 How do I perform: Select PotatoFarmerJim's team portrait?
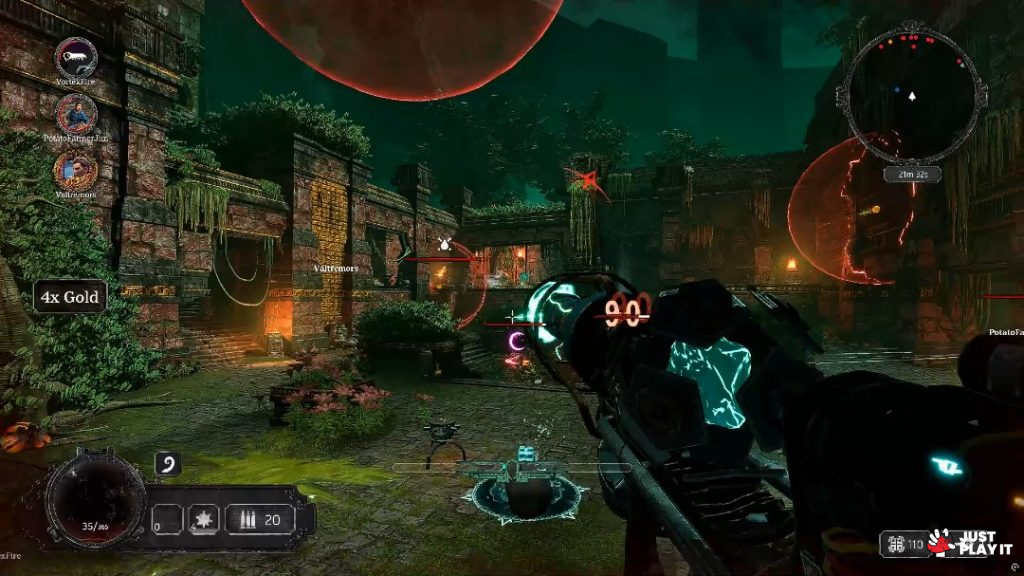point(76,114)
